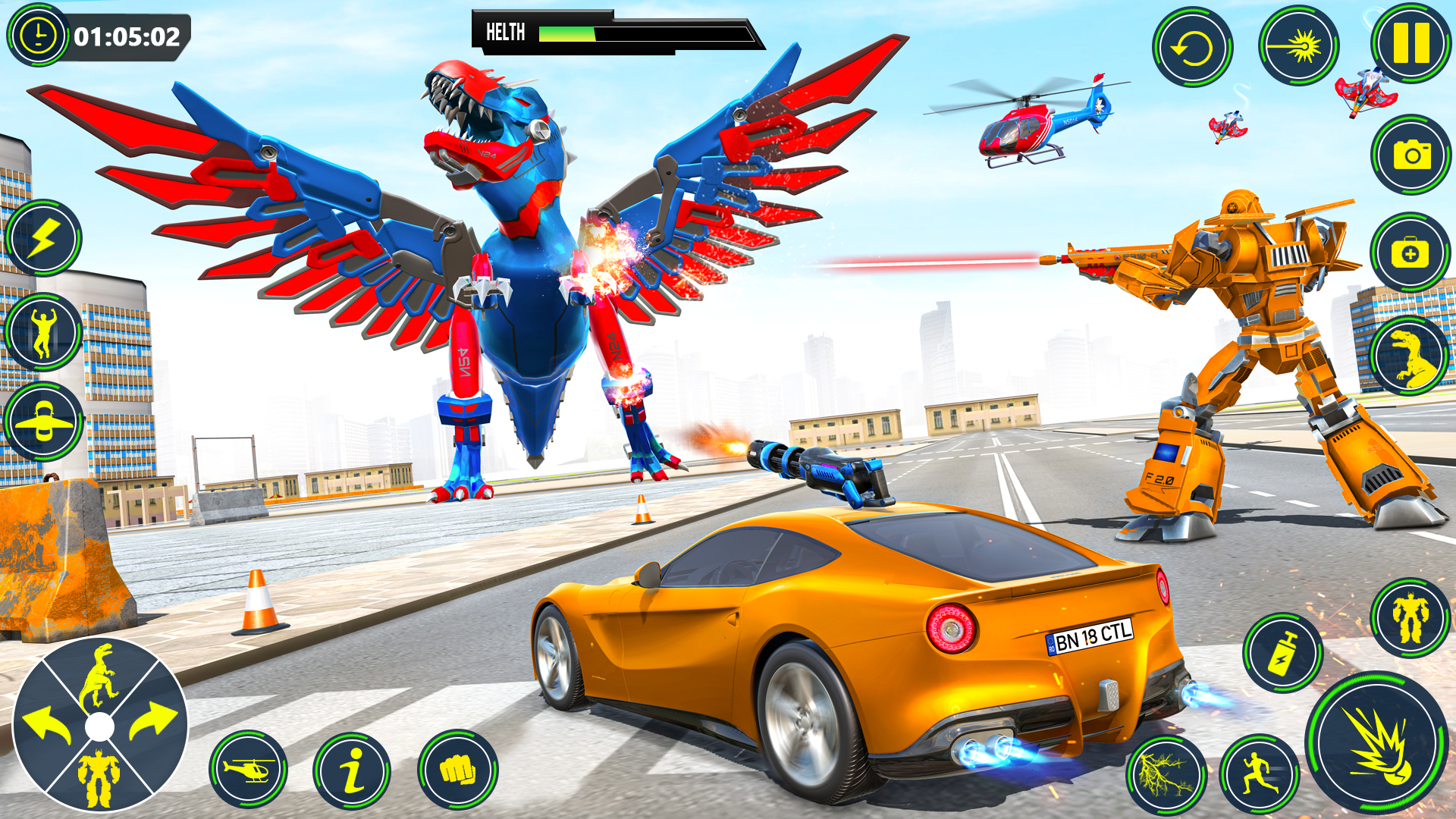Call the helicopter with the helicopter button

(248, 770)
